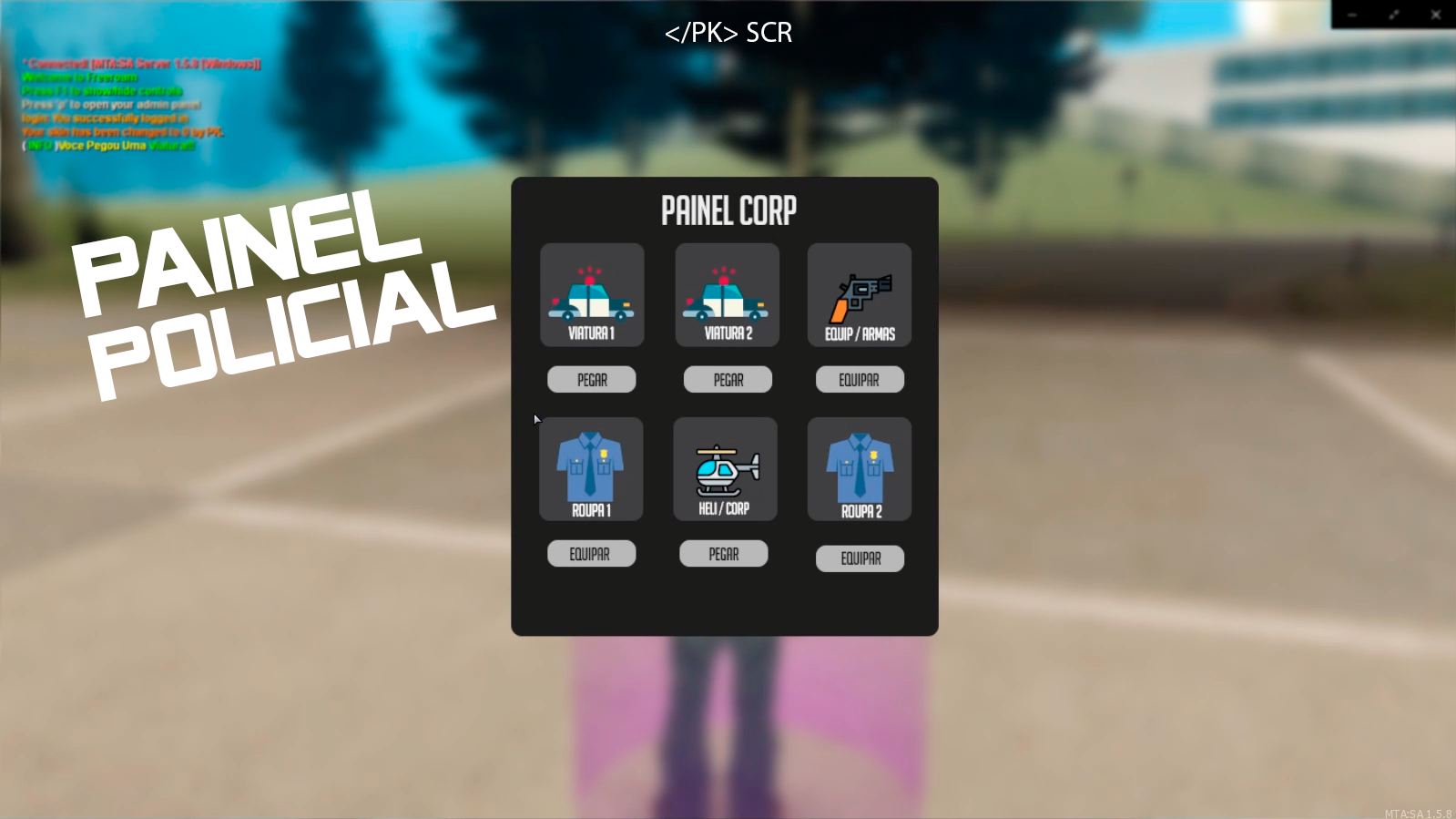Image resolution: width=1456 pixels, height=819 pixels.
Task: Click Pegar under Viatura 2
Action: (726, 379)
